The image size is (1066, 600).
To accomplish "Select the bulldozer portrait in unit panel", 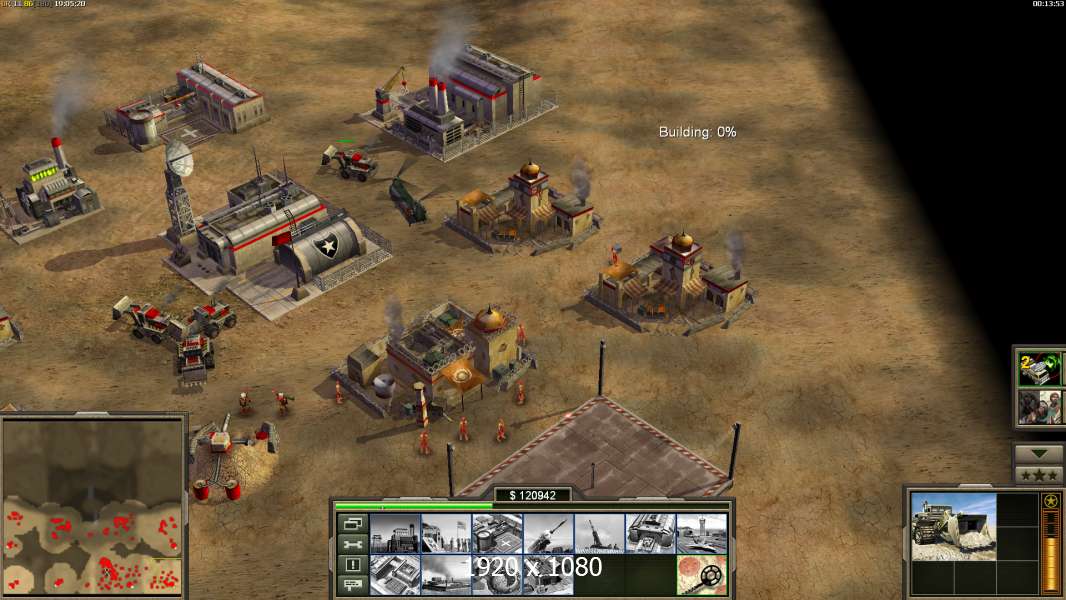I will pos(953,525).
